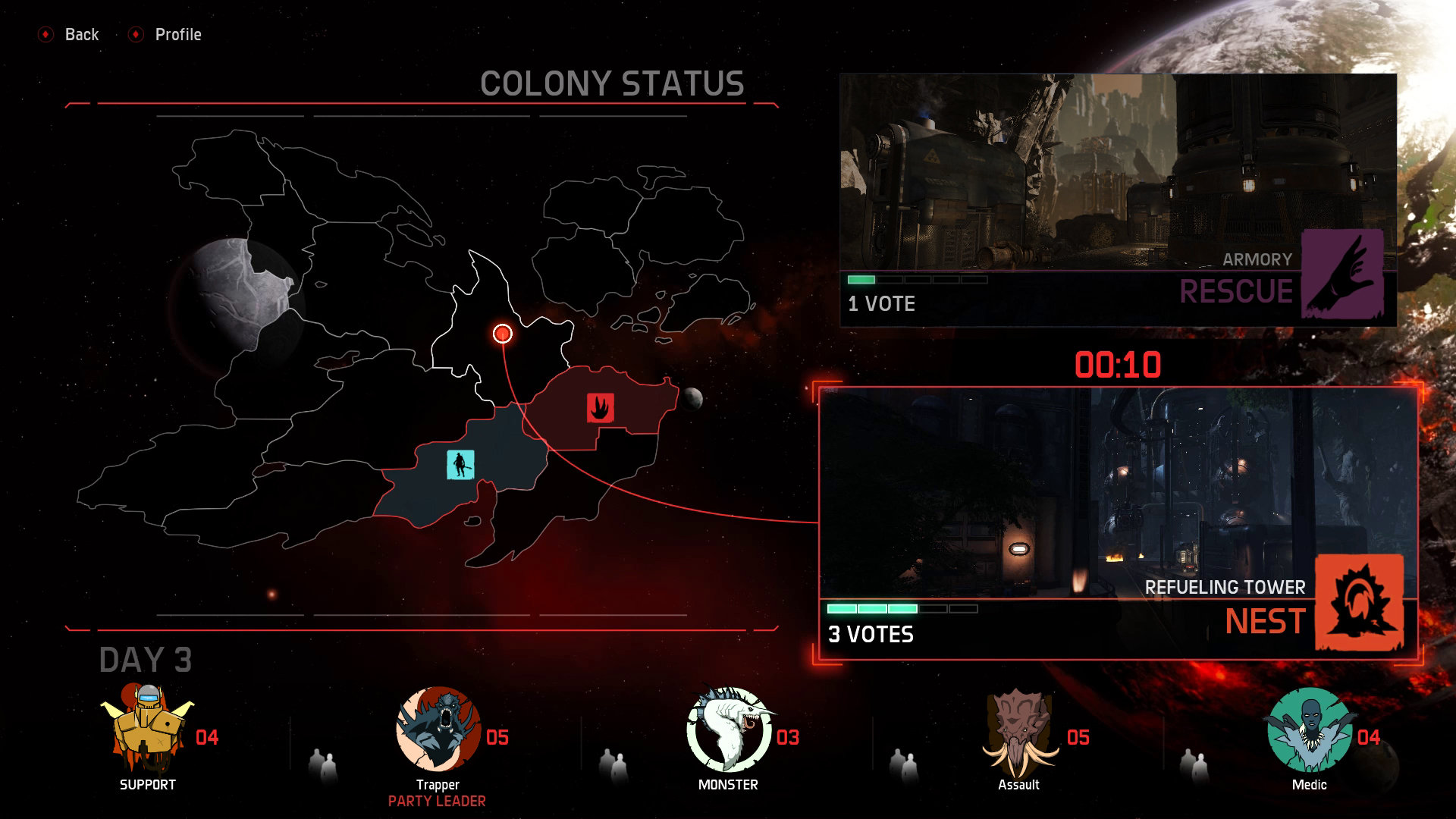View the Assault player avatar
This screenshot has width=1456, height=819.
tap(1018, 730)
